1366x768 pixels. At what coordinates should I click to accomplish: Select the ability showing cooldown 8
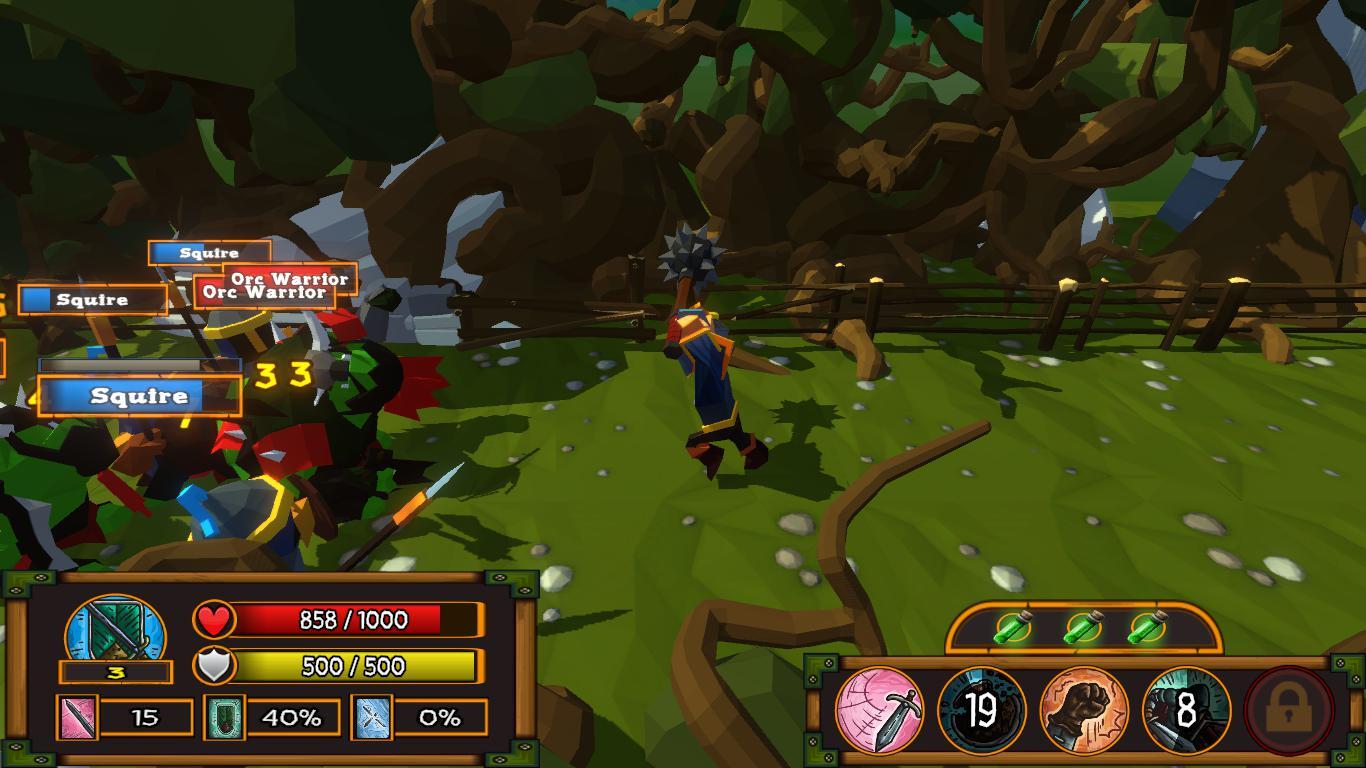click(x=1186, y=711)
